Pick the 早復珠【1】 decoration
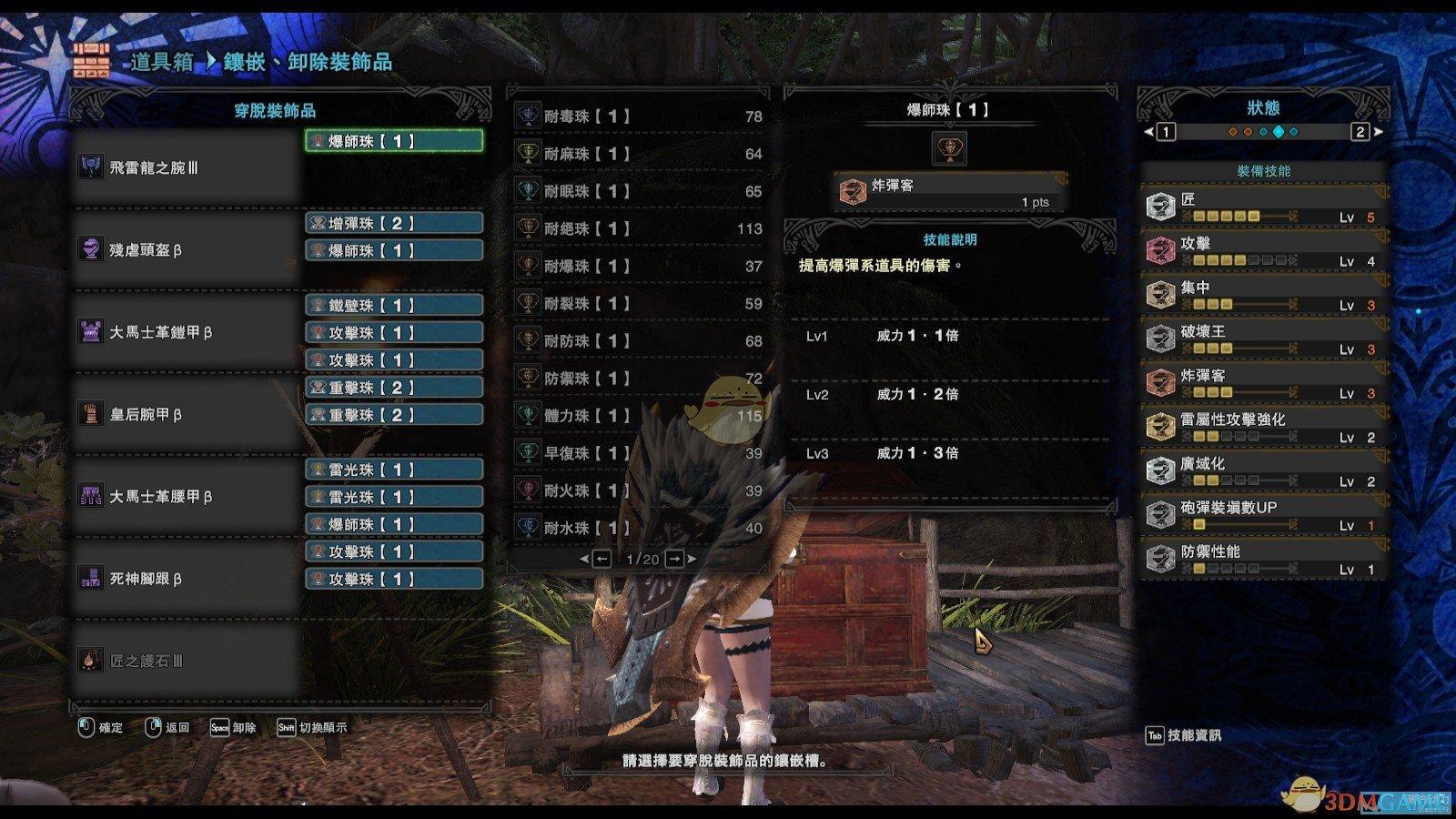Screen dimensions: 1456x819 click(639, 452)
